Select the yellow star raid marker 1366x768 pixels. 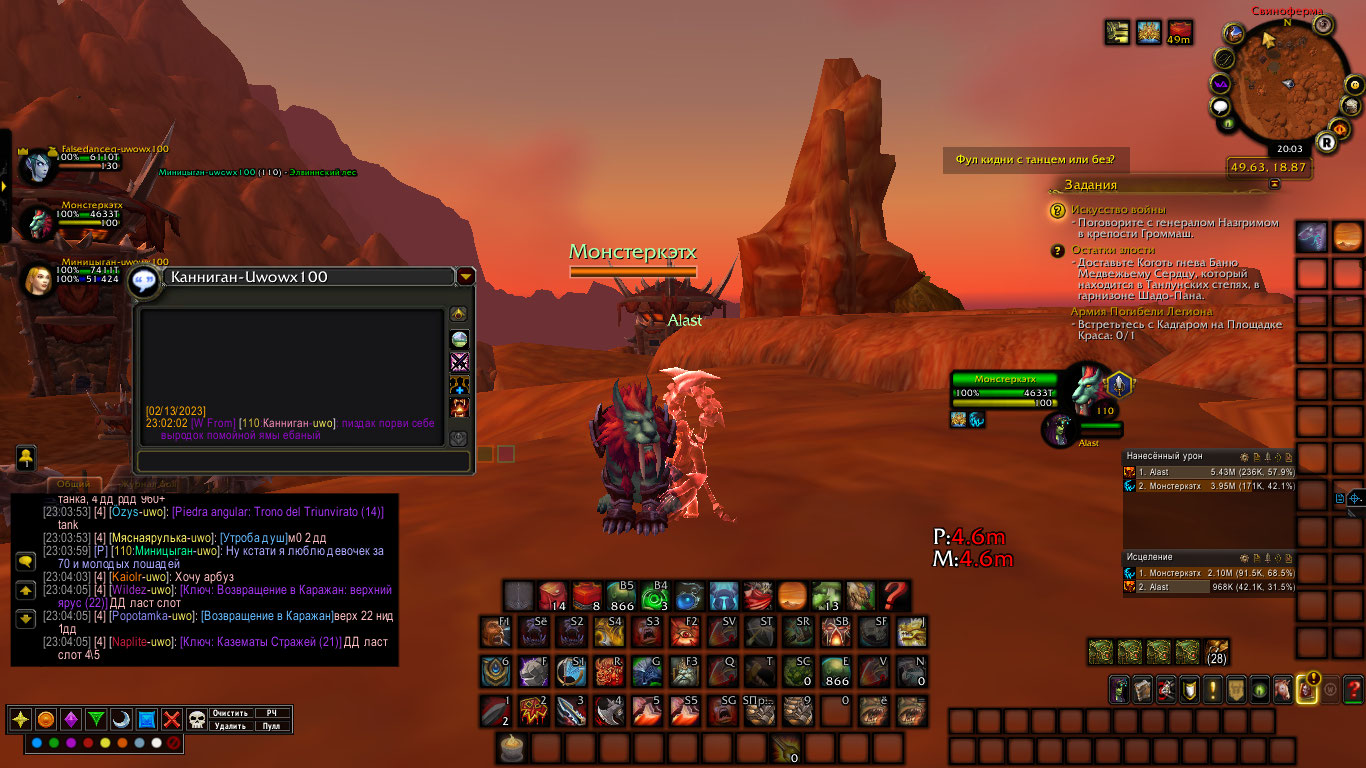coord(20,719)
